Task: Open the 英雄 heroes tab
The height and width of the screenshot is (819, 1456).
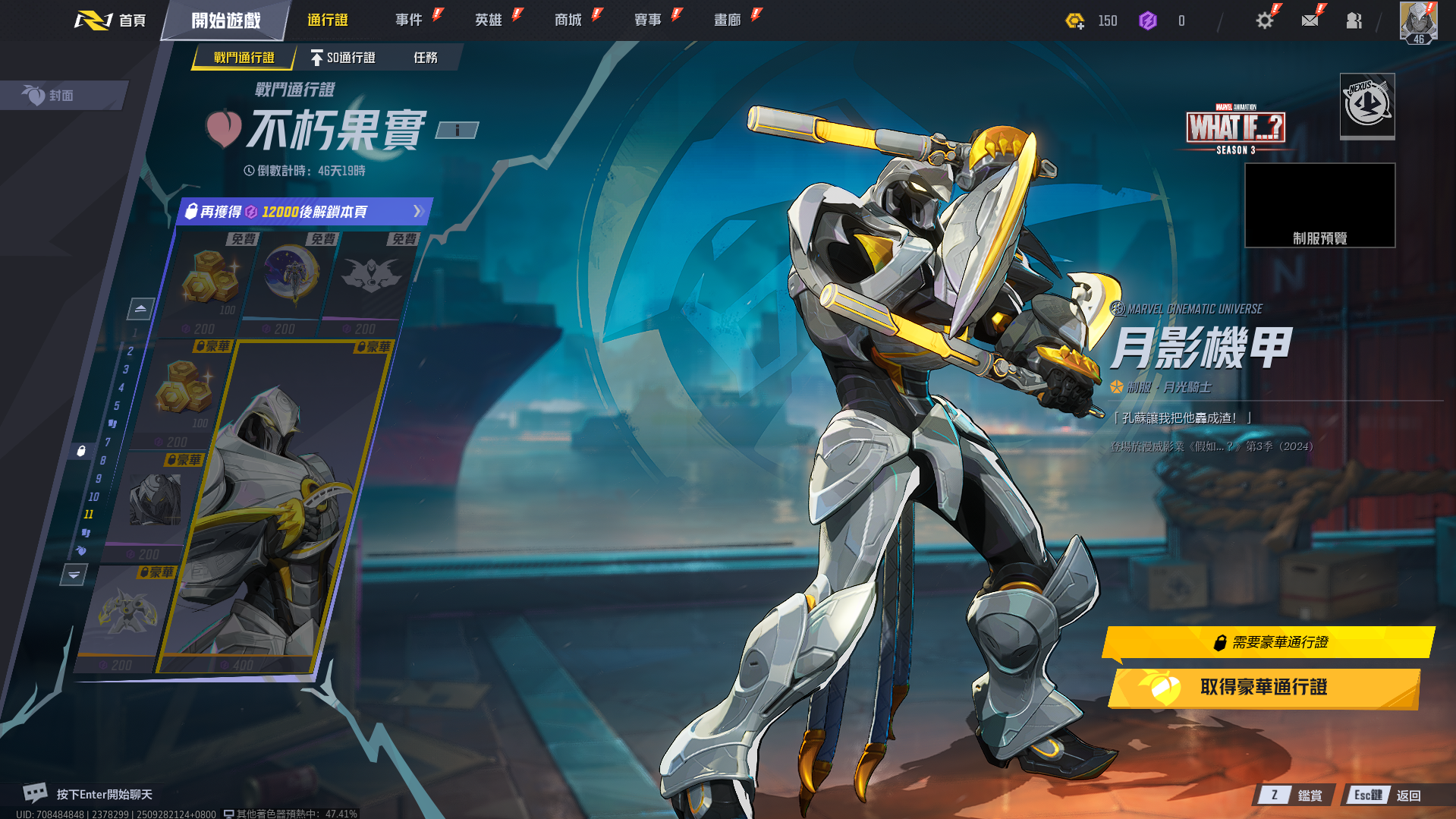Action: [x=489, y=20]
